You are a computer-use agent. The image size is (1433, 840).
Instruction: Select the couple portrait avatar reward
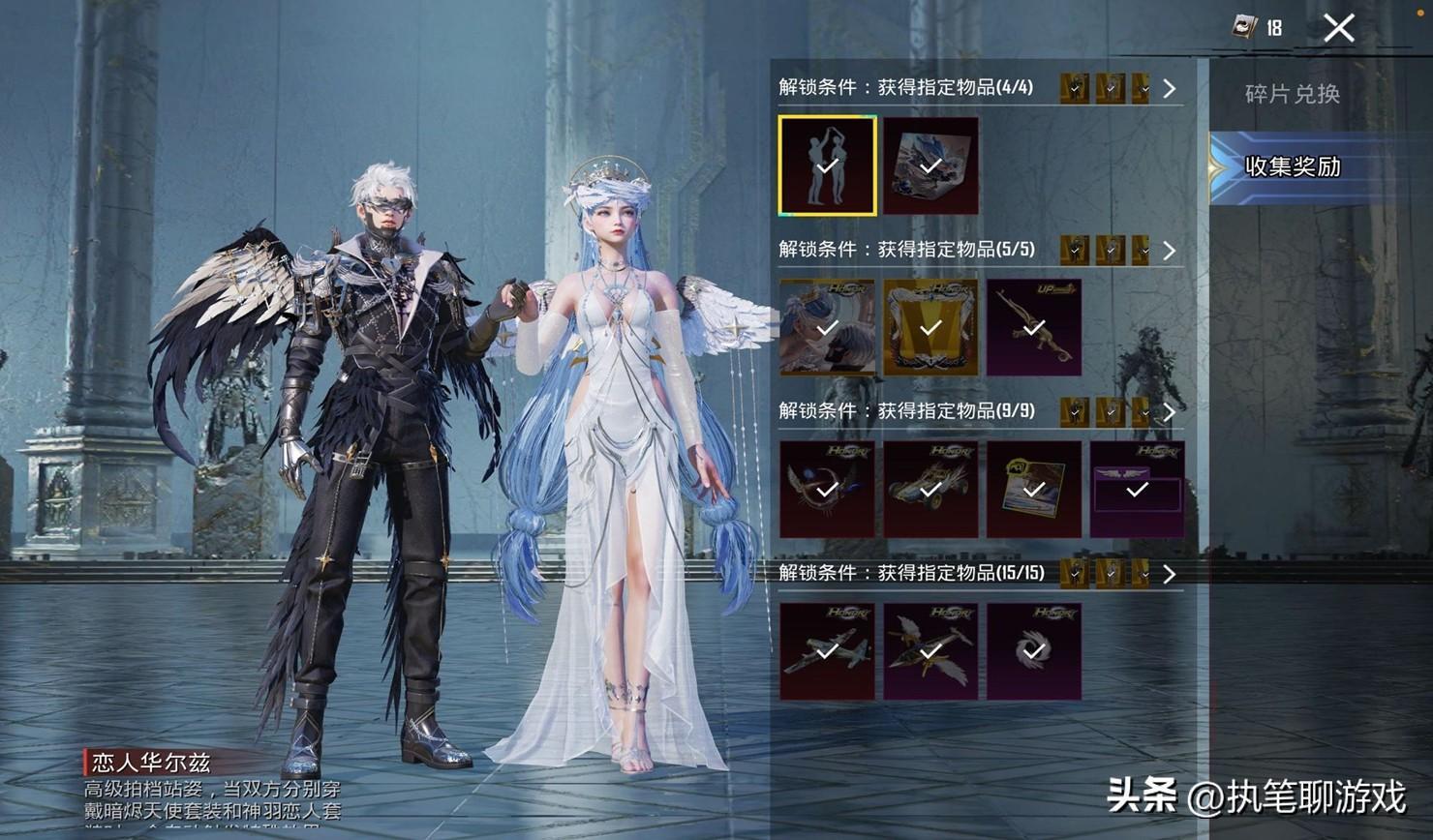coord(827,328)
